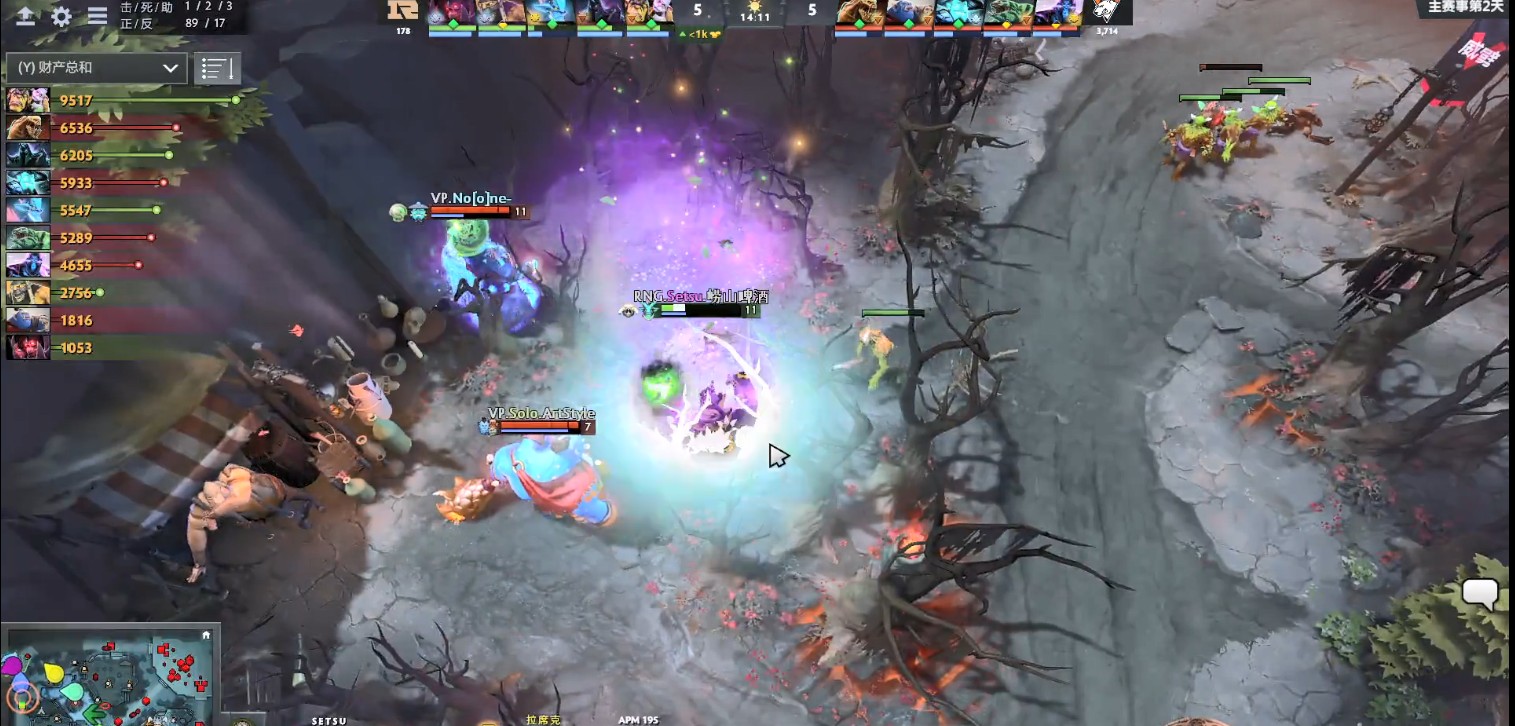Click the home icon on the minimap
Screen dimensions: 1515x726
click(206, 636)
